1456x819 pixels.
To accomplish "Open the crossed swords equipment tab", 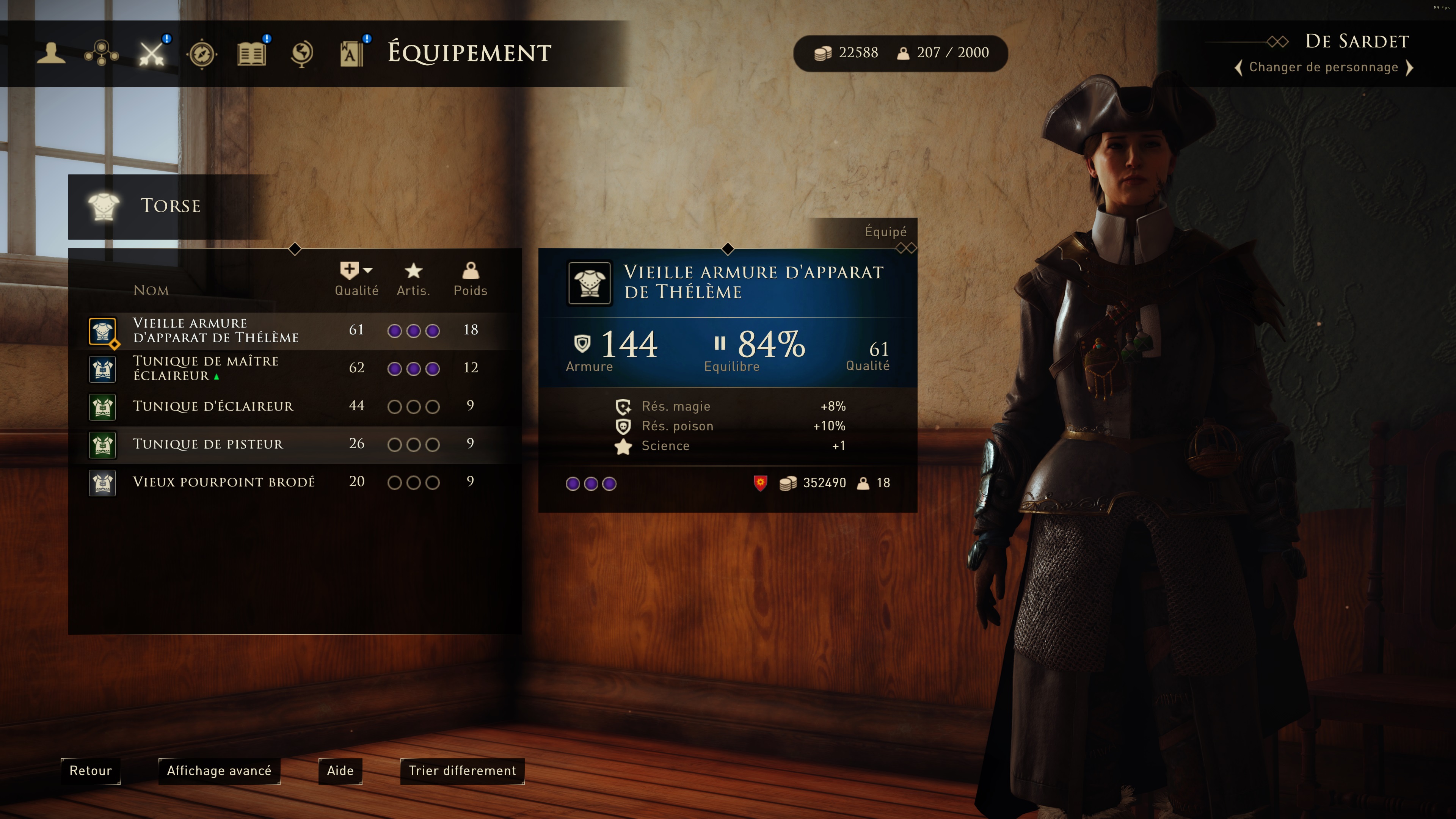I will tap(152, 54).
